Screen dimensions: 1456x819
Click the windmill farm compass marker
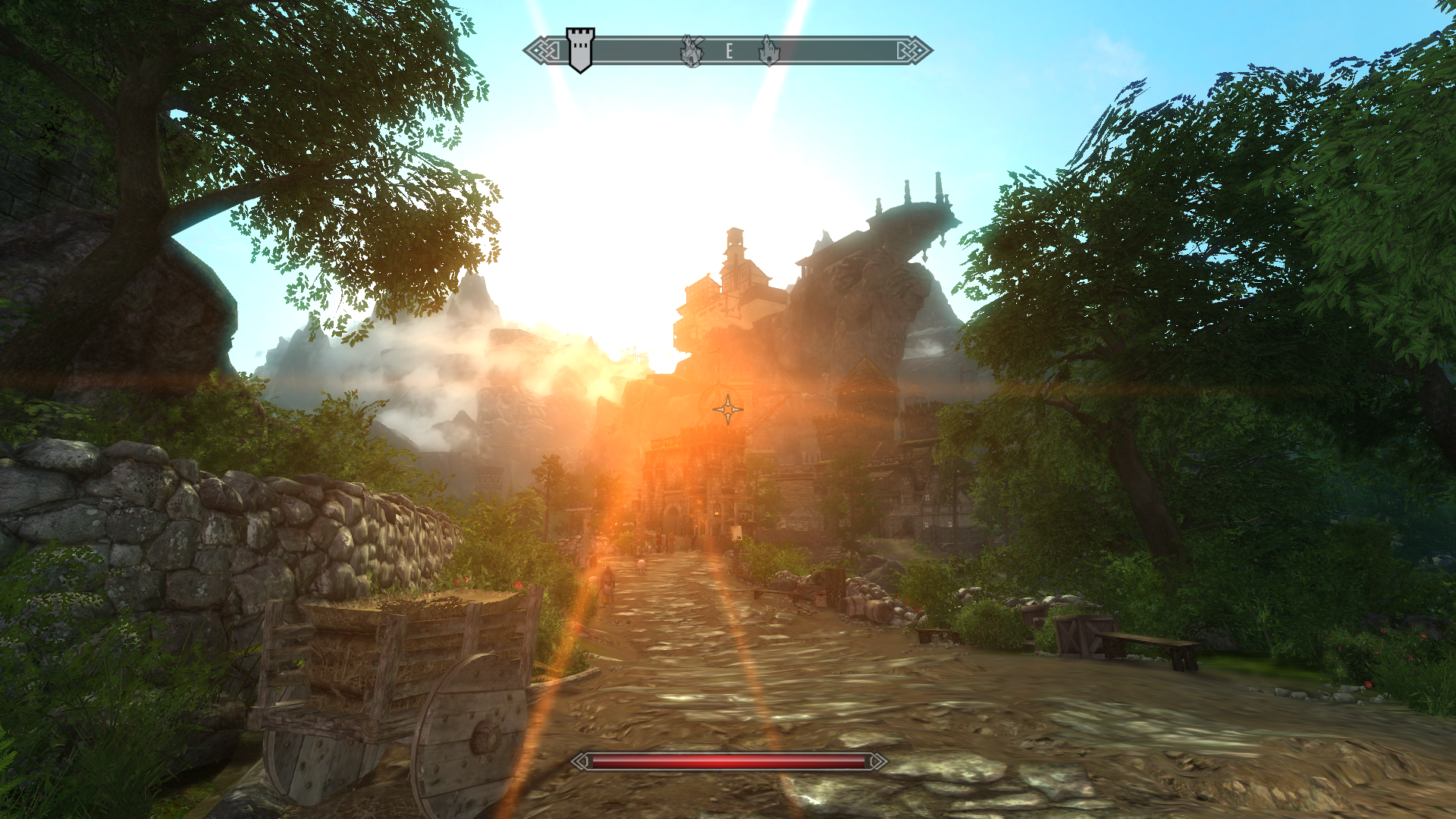pos(692,51)
